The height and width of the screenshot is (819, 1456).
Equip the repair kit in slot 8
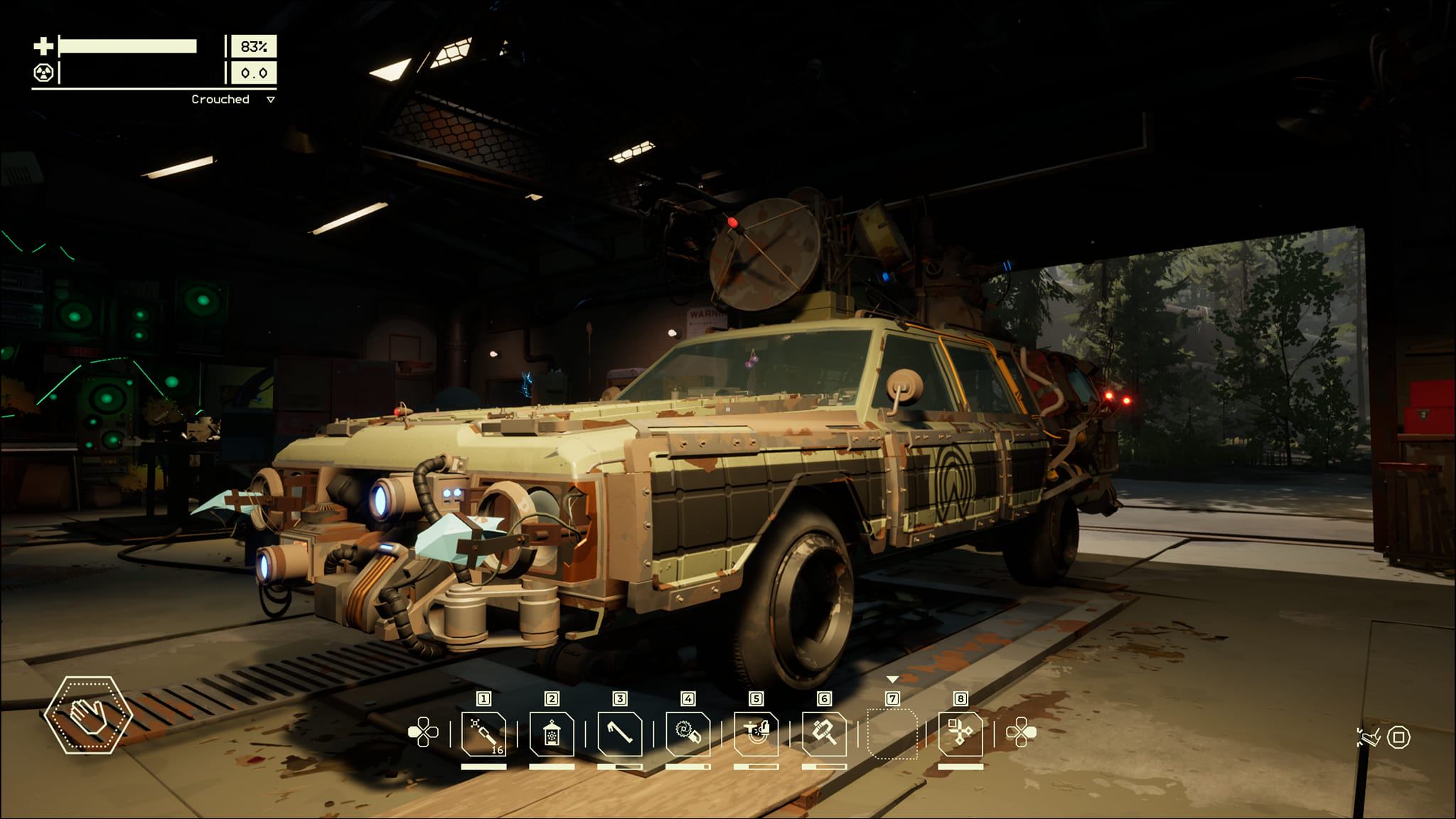tap(960, 734)
